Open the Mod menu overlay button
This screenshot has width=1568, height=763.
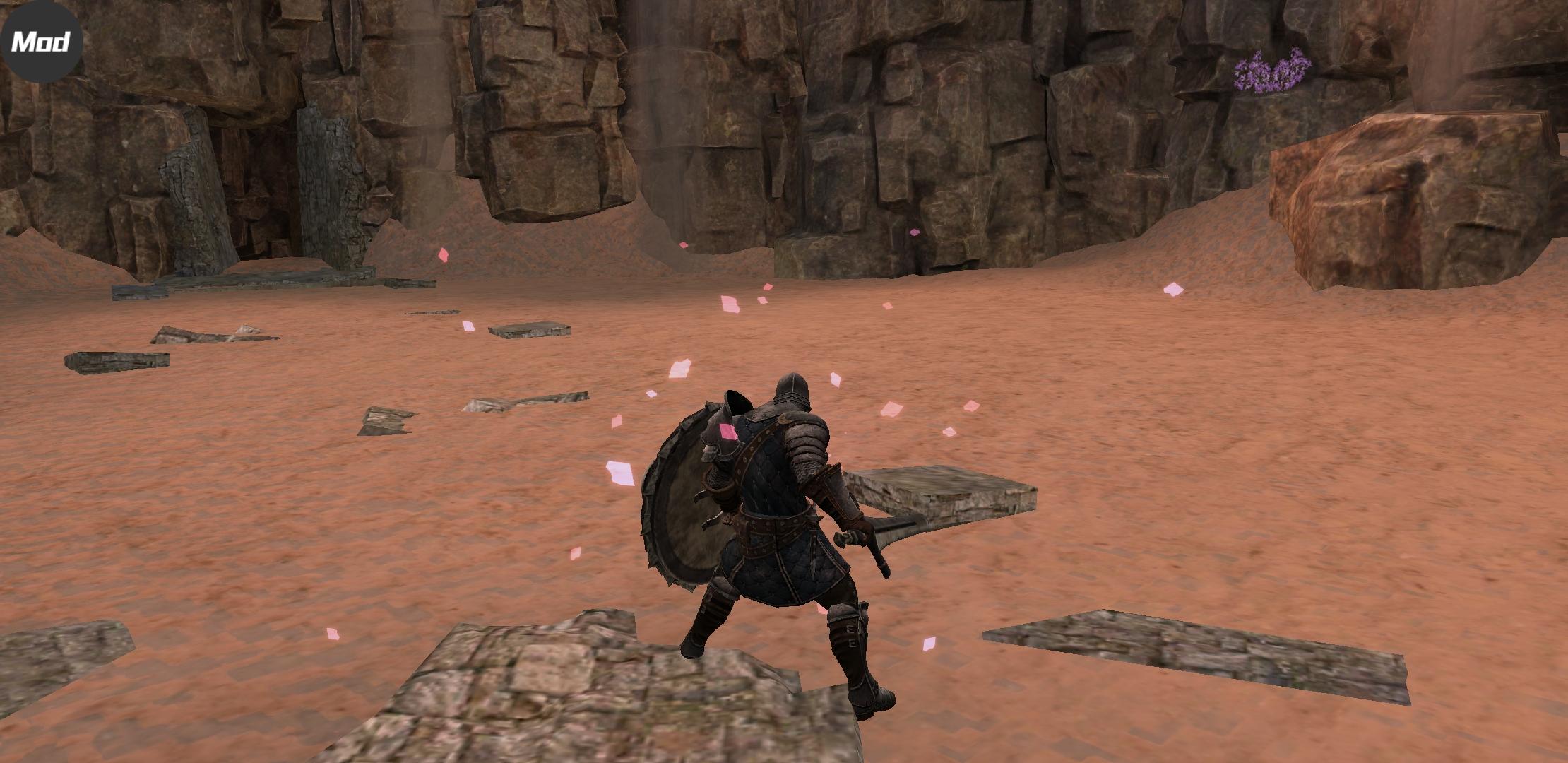42,42
